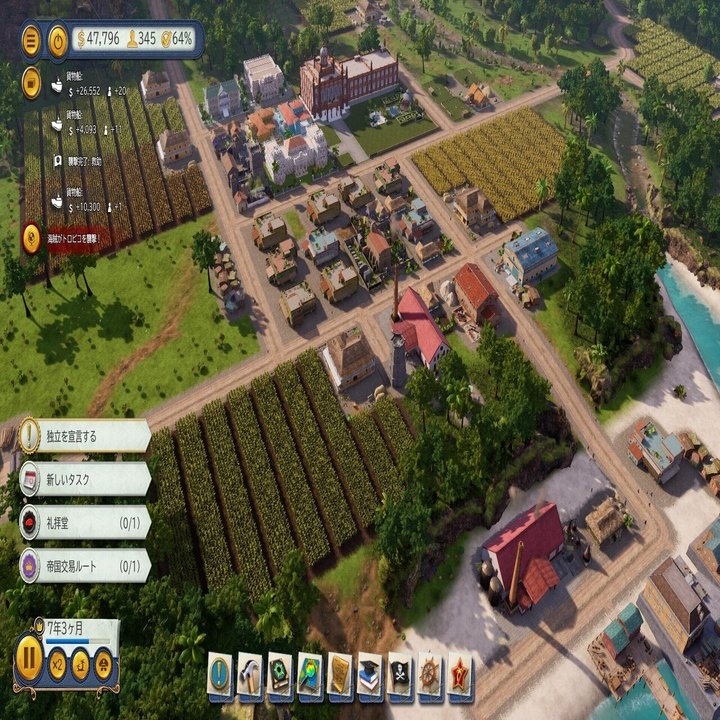The height and width of the screenshot is (720, 720).
Task: Toggle the notification log box button
Action: coord(32,82)
